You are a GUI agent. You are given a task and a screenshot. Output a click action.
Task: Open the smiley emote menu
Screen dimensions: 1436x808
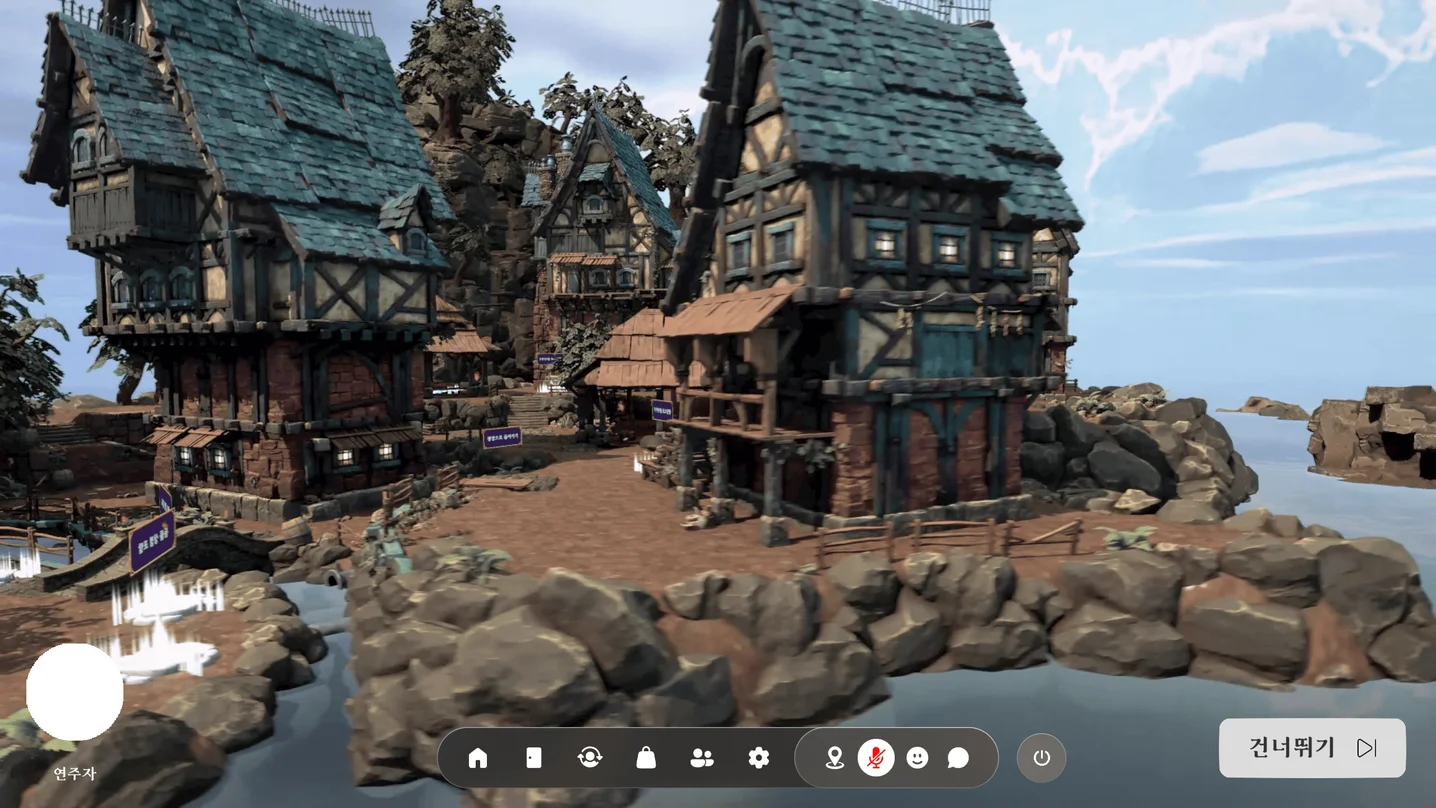[x=917, y=758]
